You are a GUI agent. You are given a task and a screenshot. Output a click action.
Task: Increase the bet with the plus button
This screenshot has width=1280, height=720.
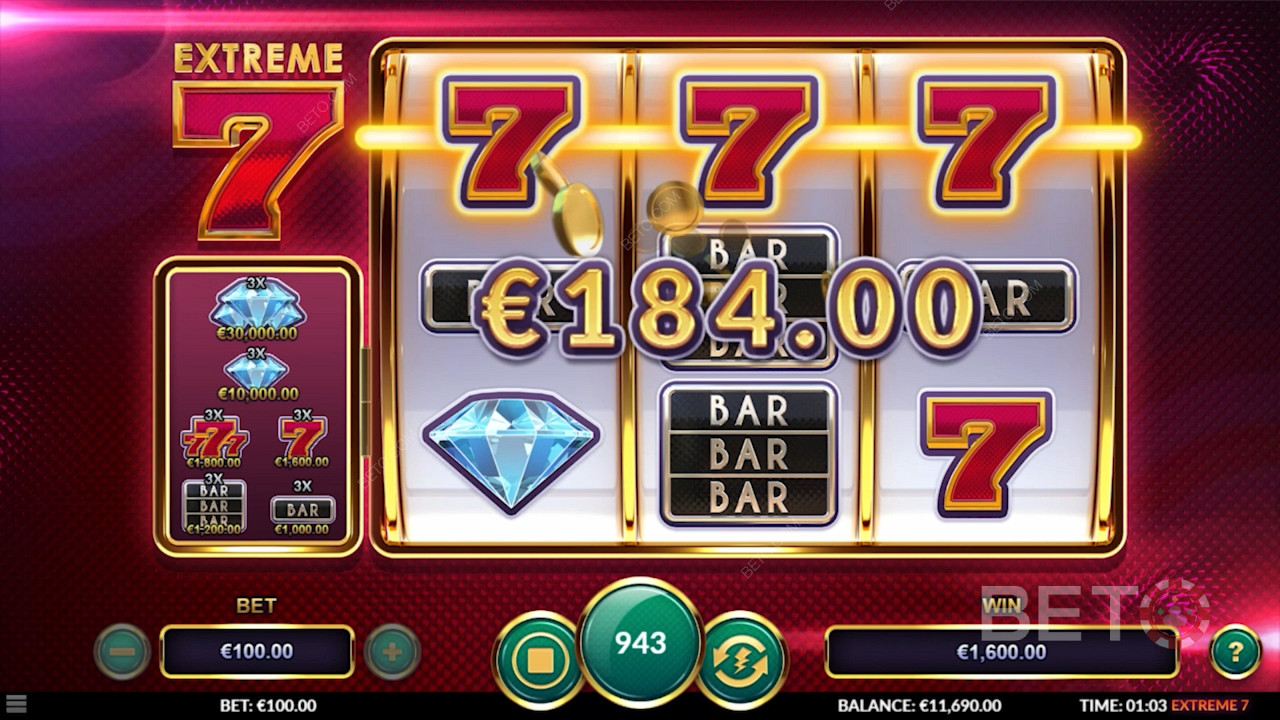pos(392,652)
